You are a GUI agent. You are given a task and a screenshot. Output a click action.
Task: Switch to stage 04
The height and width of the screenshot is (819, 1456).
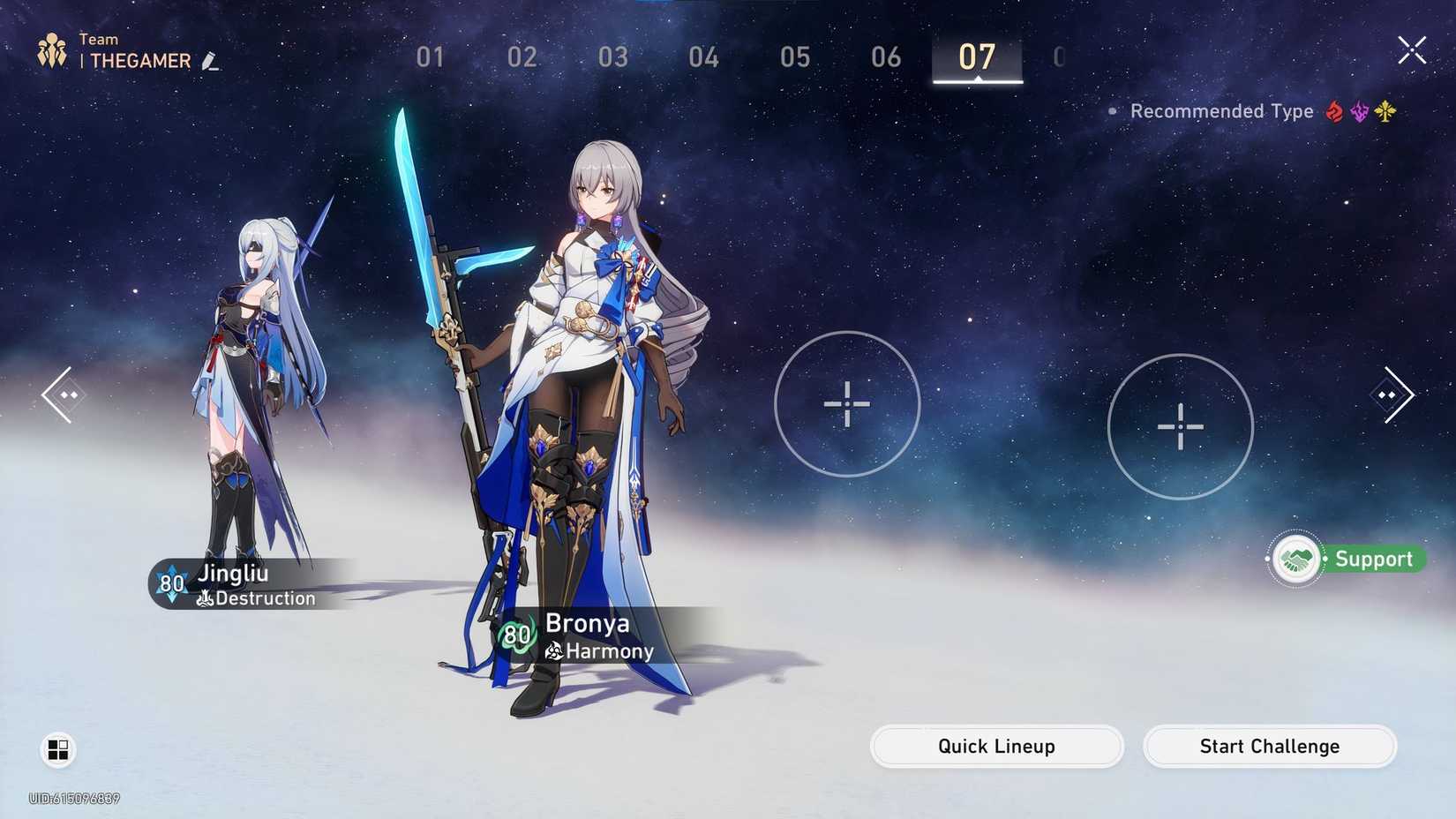703,56
